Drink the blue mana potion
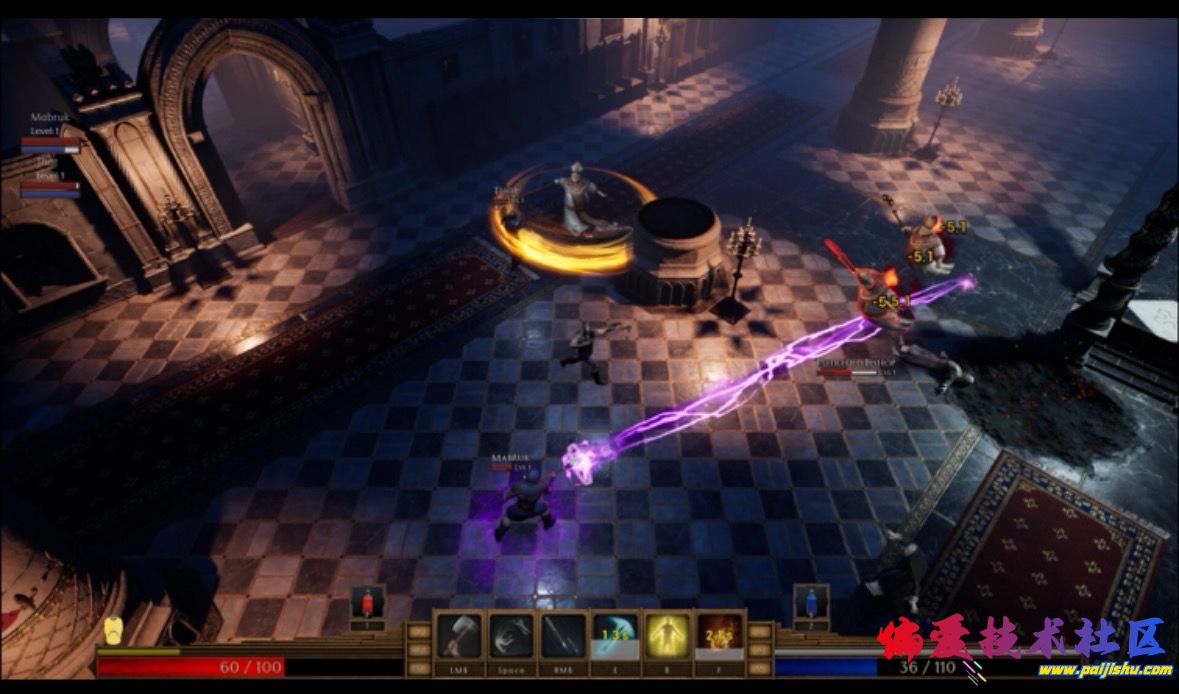 [x=811, y=604]
